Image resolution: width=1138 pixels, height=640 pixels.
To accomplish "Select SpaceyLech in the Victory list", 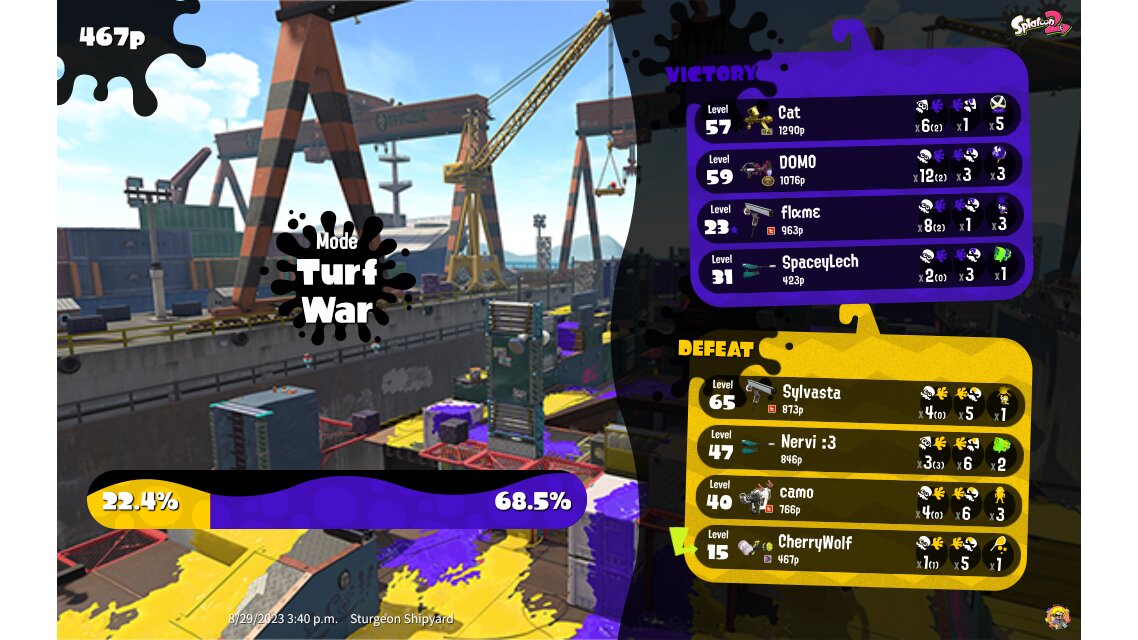I will tap(860, 269).
